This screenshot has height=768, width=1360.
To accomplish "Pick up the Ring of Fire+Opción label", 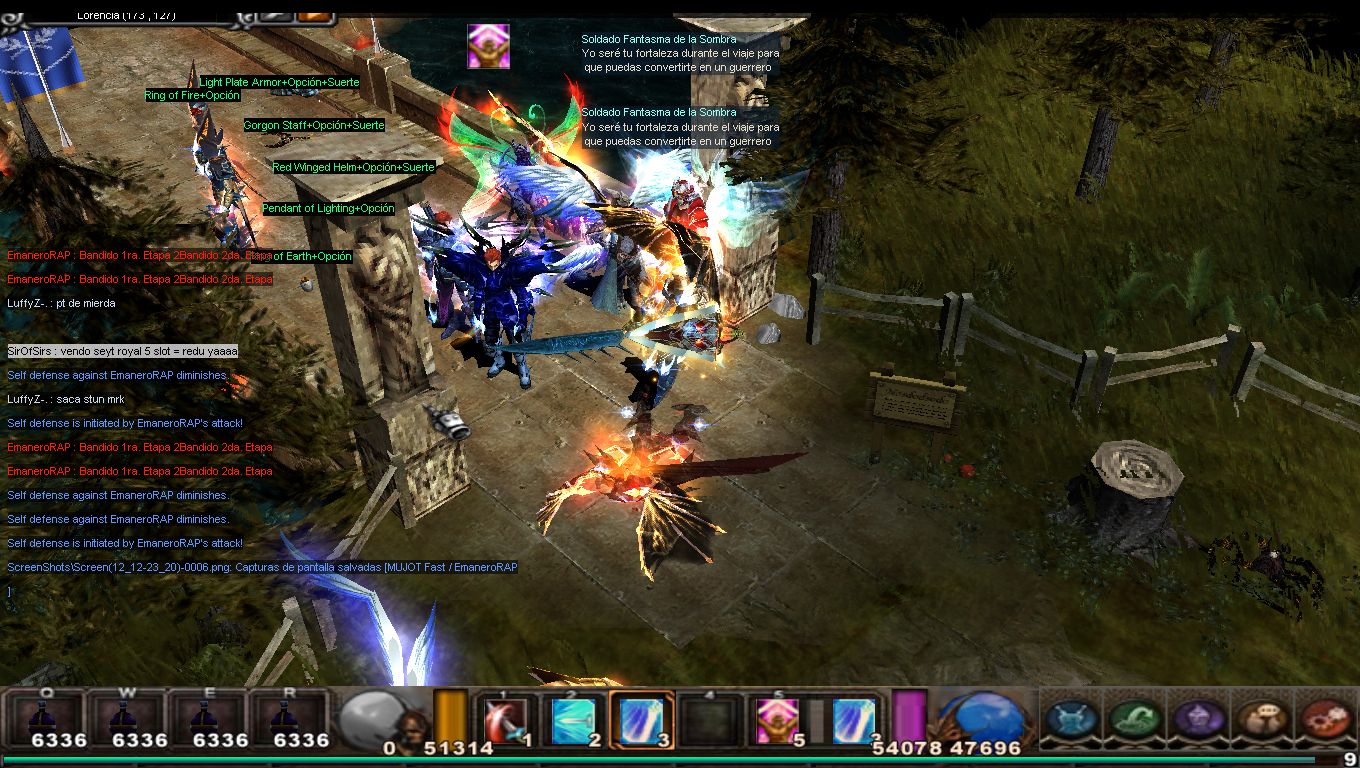I will click(x=193, y=96).
